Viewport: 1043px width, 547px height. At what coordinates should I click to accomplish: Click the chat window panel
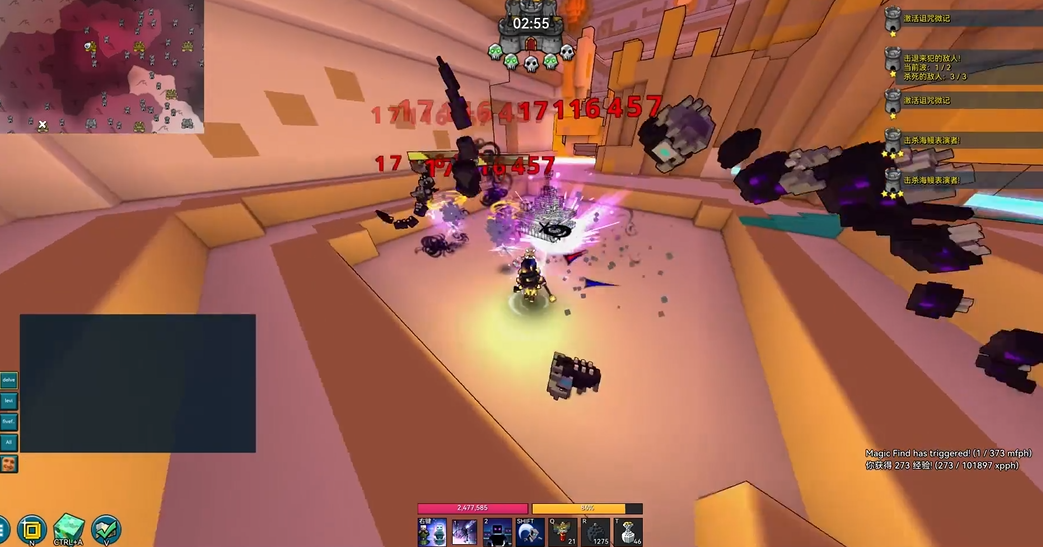click(137, 383)
